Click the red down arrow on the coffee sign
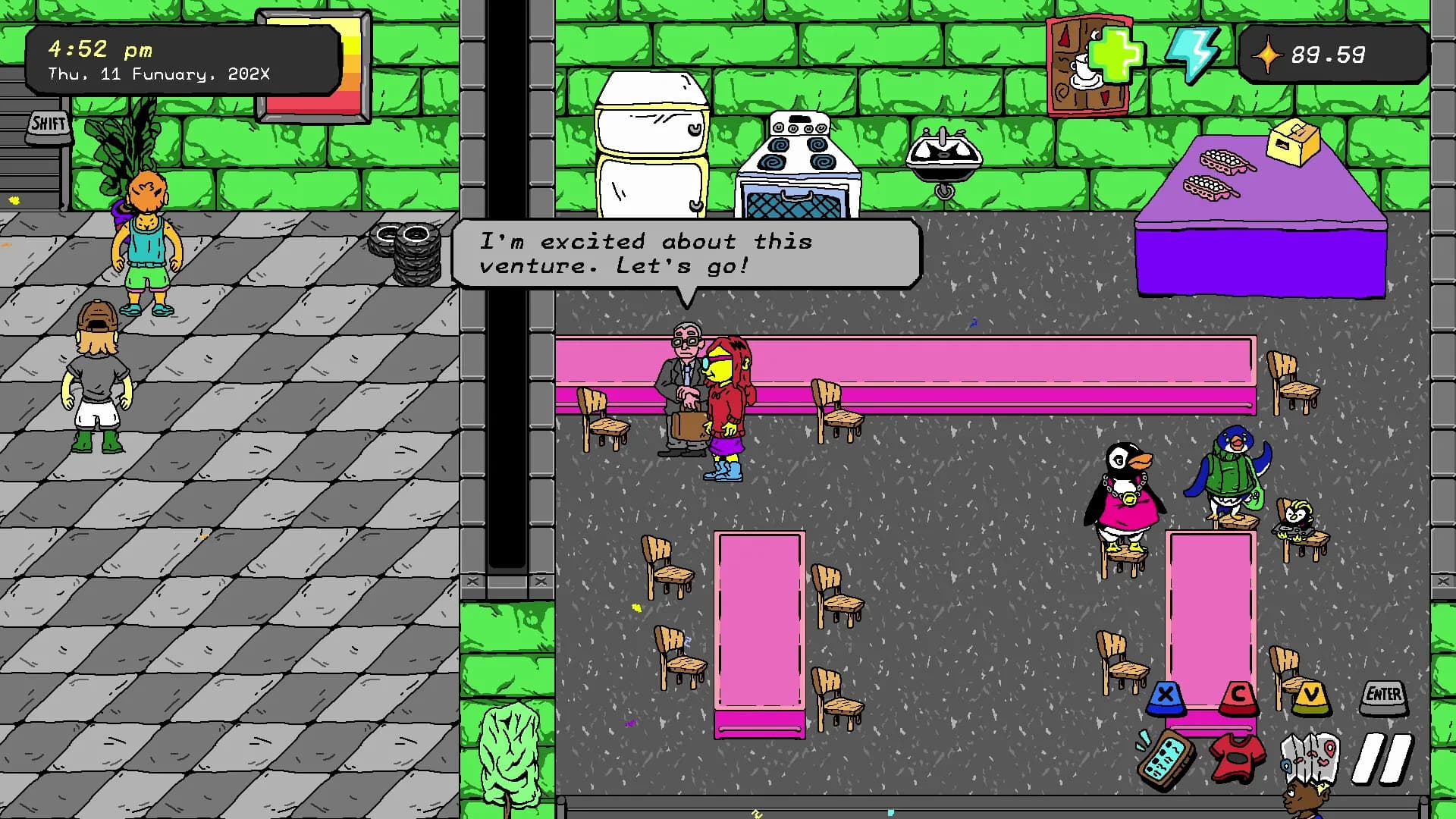This screenshot has height=819, width=1456. tap(1104, 96)
